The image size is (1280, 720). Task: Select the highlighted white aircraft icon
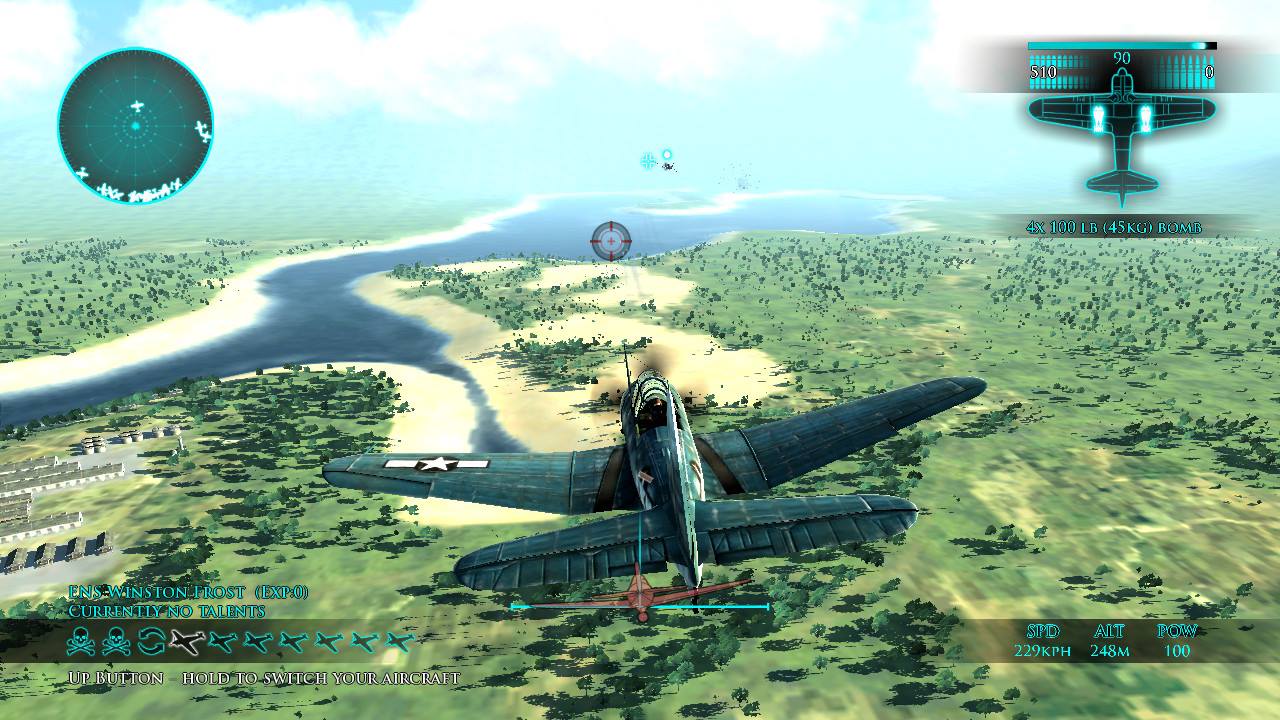tap(187, 641)
